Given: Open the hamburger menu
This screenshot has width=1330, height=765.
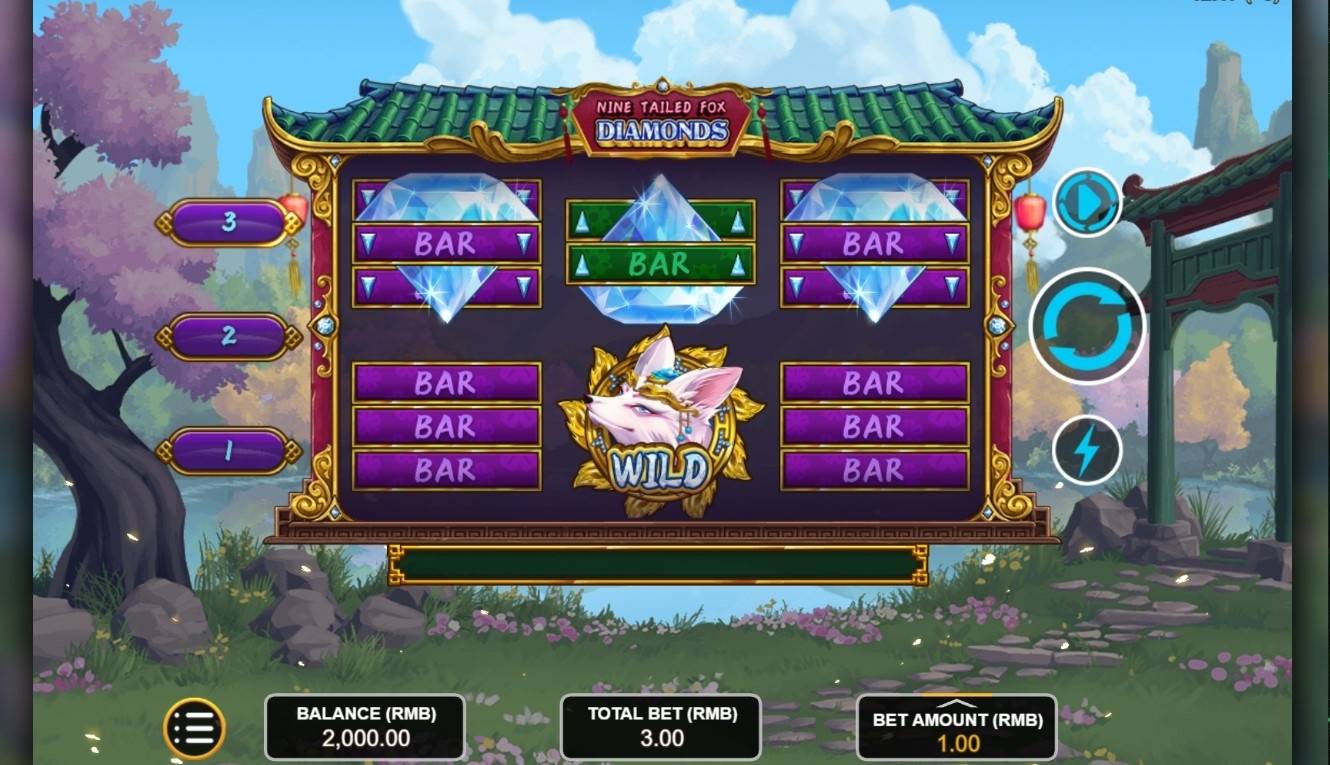Looking at the screenshot, I should click(194, 729).
